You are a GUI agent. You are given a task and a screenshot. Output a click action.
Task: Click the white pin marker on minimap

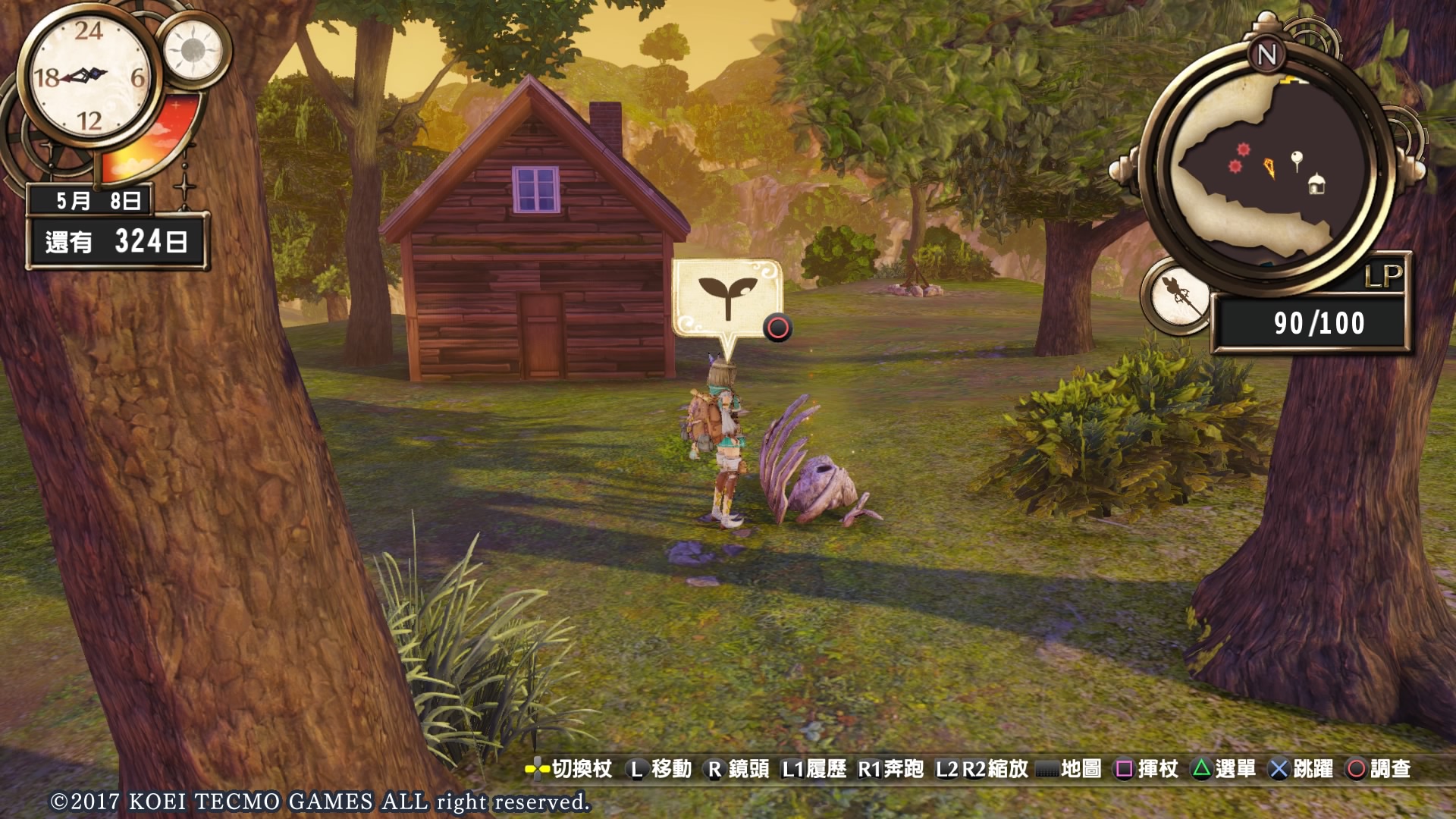pos(1297,160)
